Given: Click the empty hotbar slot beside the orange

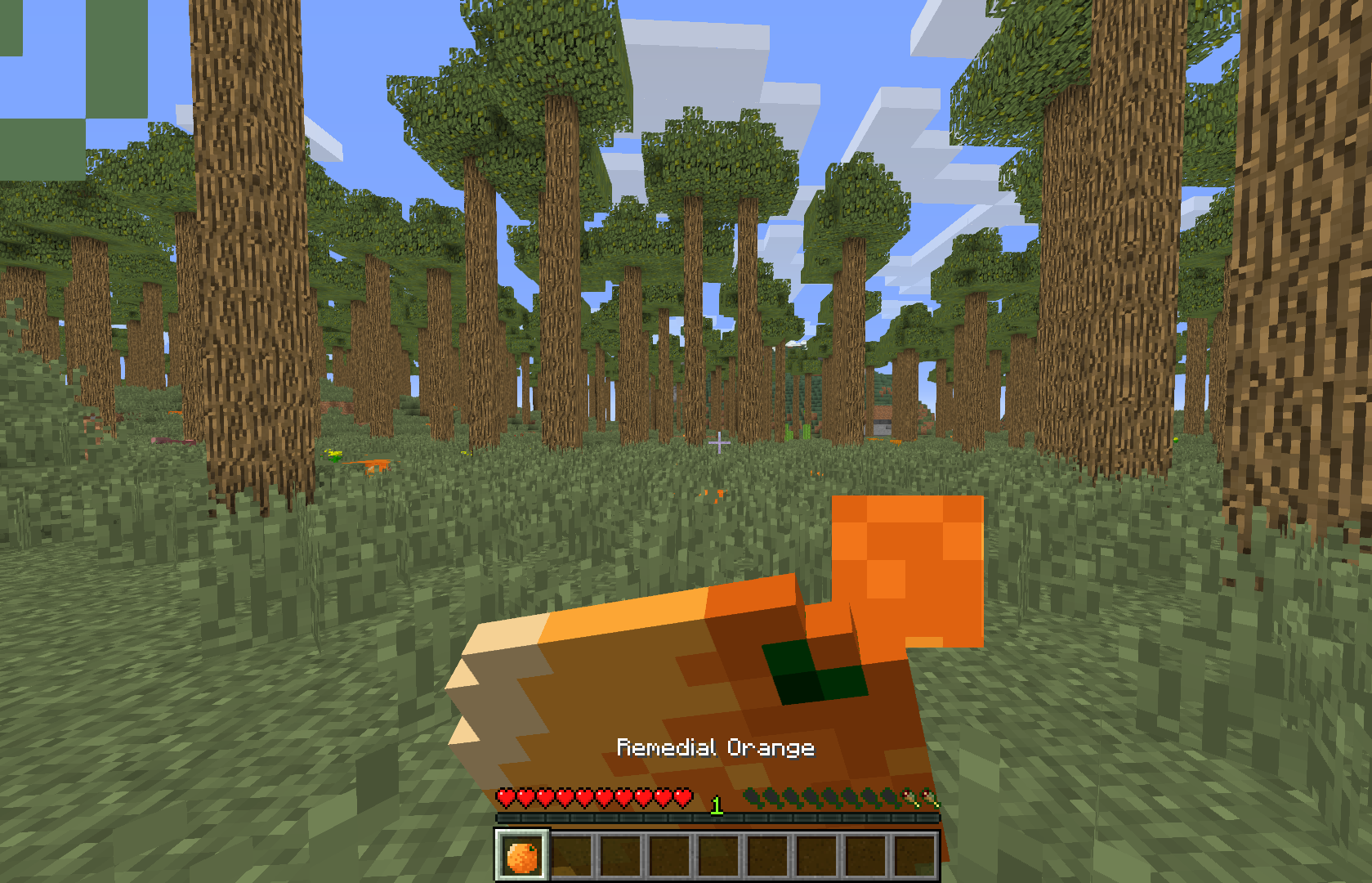Looking at the screenshot, I should tap(572, 856).
